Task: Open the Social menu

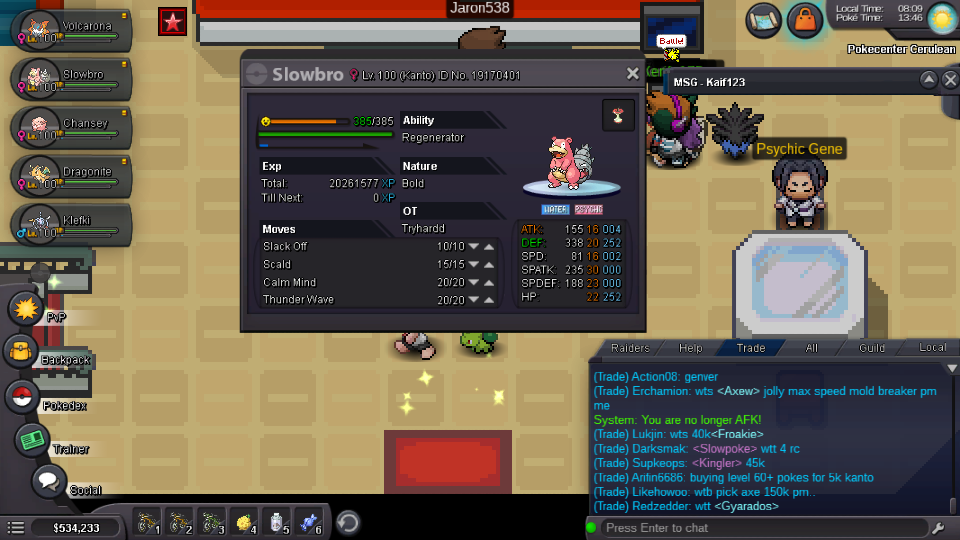Action: click(48, 481)
